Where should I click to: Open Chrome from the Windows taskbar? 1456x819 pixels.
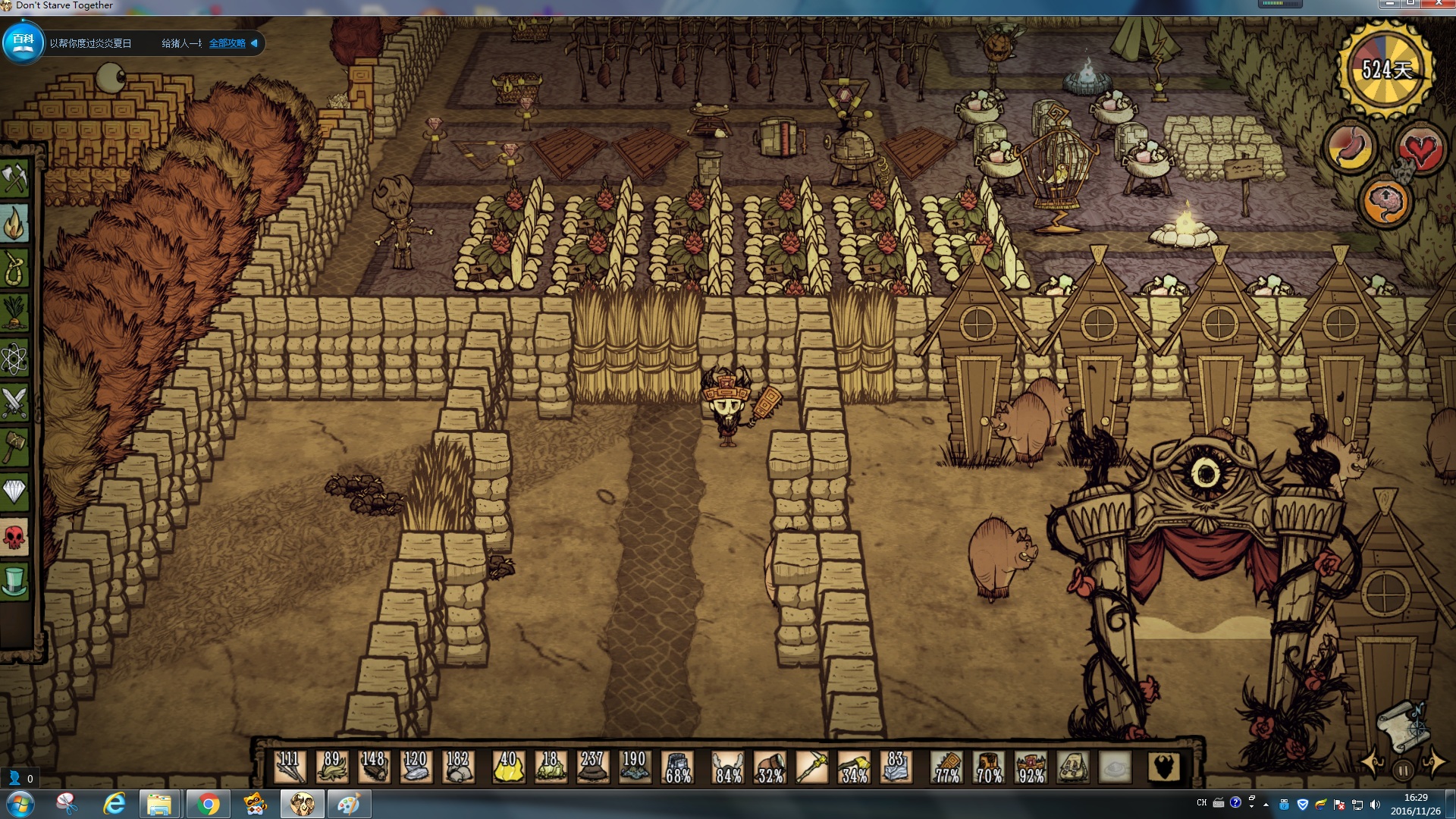[x=207, y=804]
